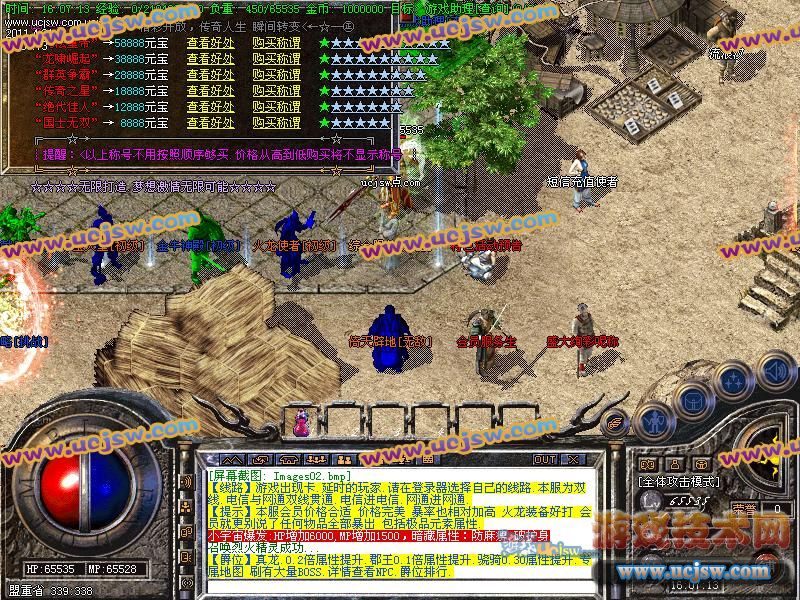Toggle the sound speaker round button
The width and height of the screenshot is (800, 600).
(775, 370)
